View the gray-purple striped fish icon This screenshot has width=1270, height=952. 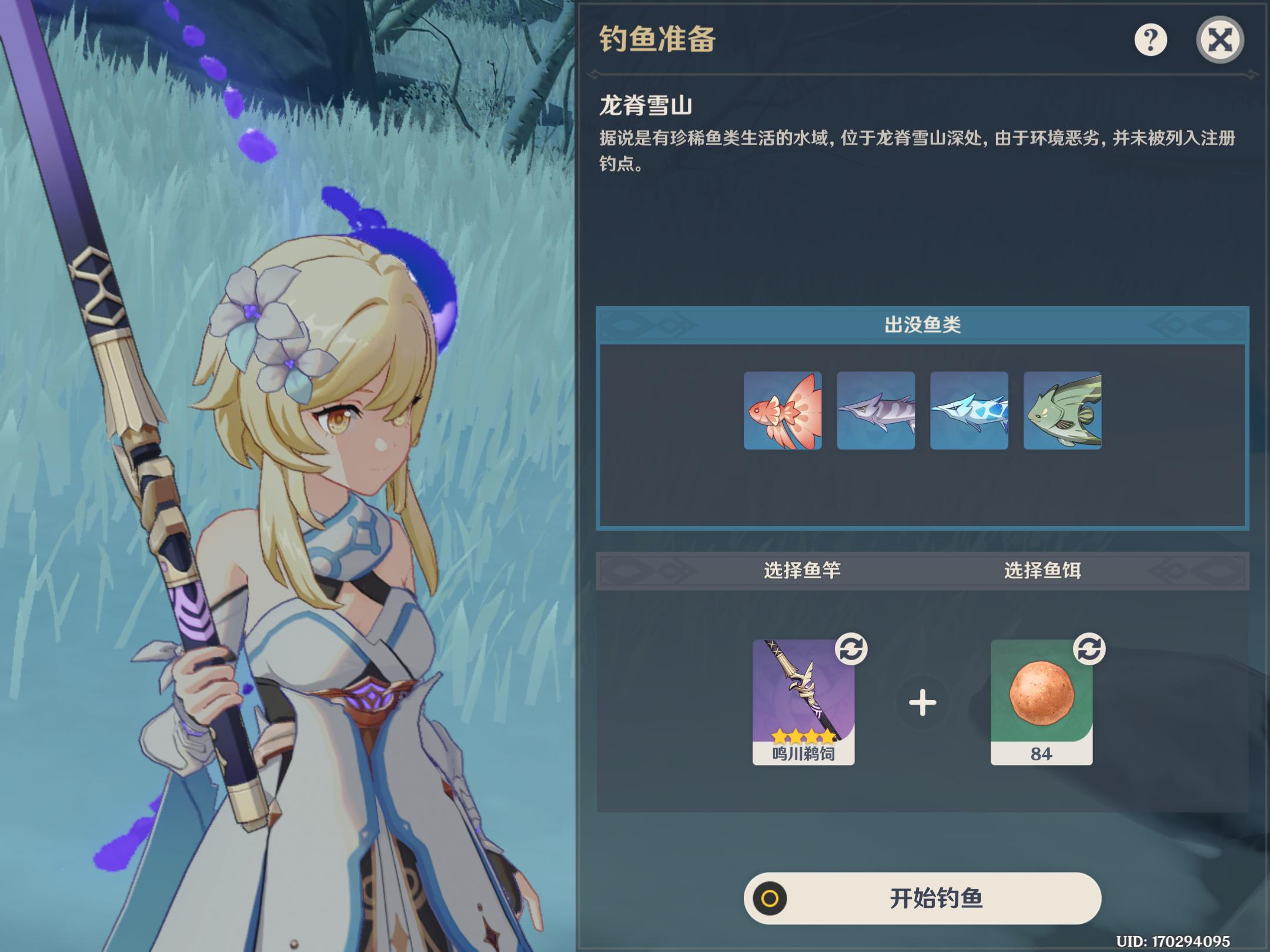pos(875,411)
